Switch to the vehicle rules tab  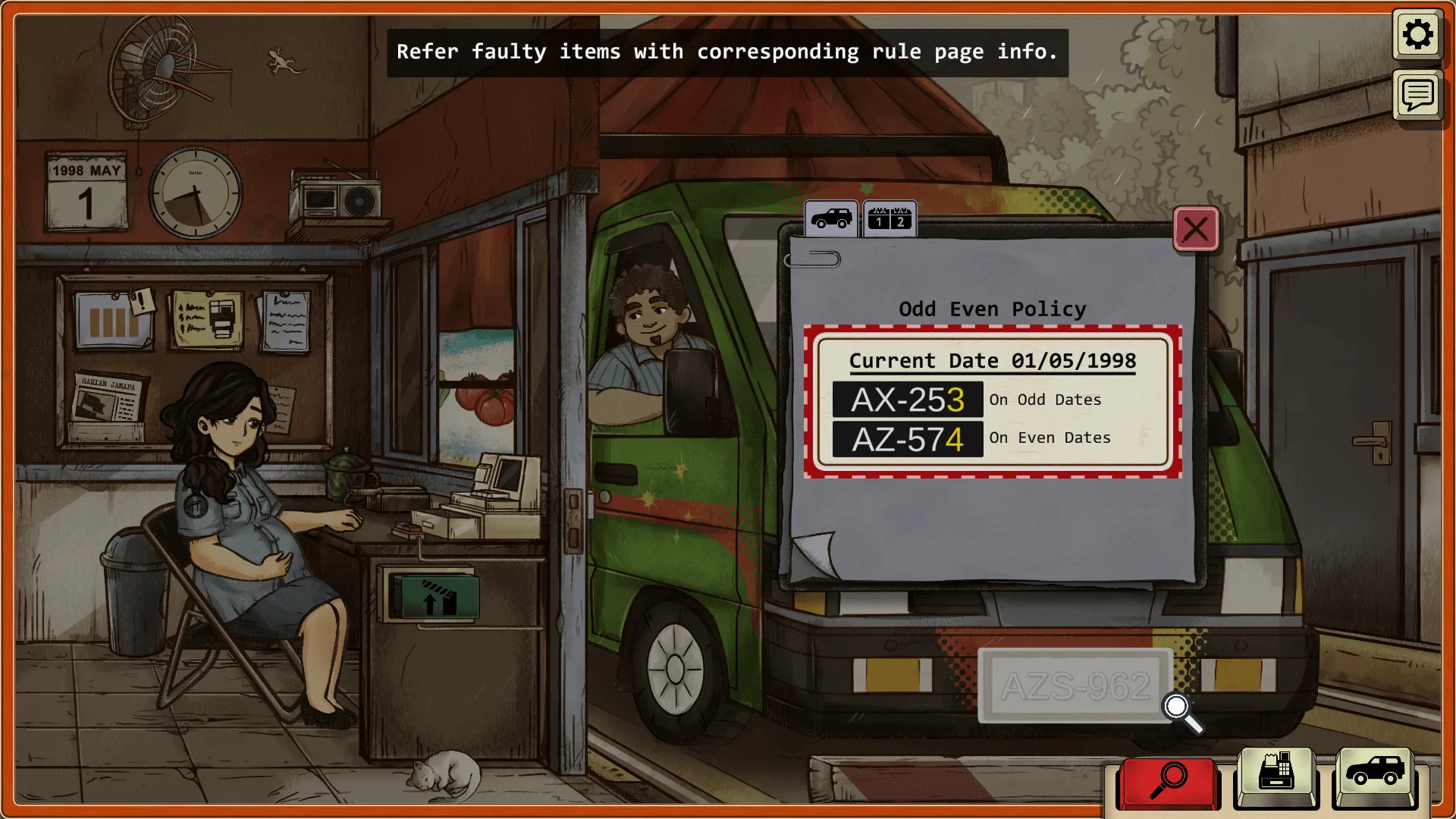831,219
